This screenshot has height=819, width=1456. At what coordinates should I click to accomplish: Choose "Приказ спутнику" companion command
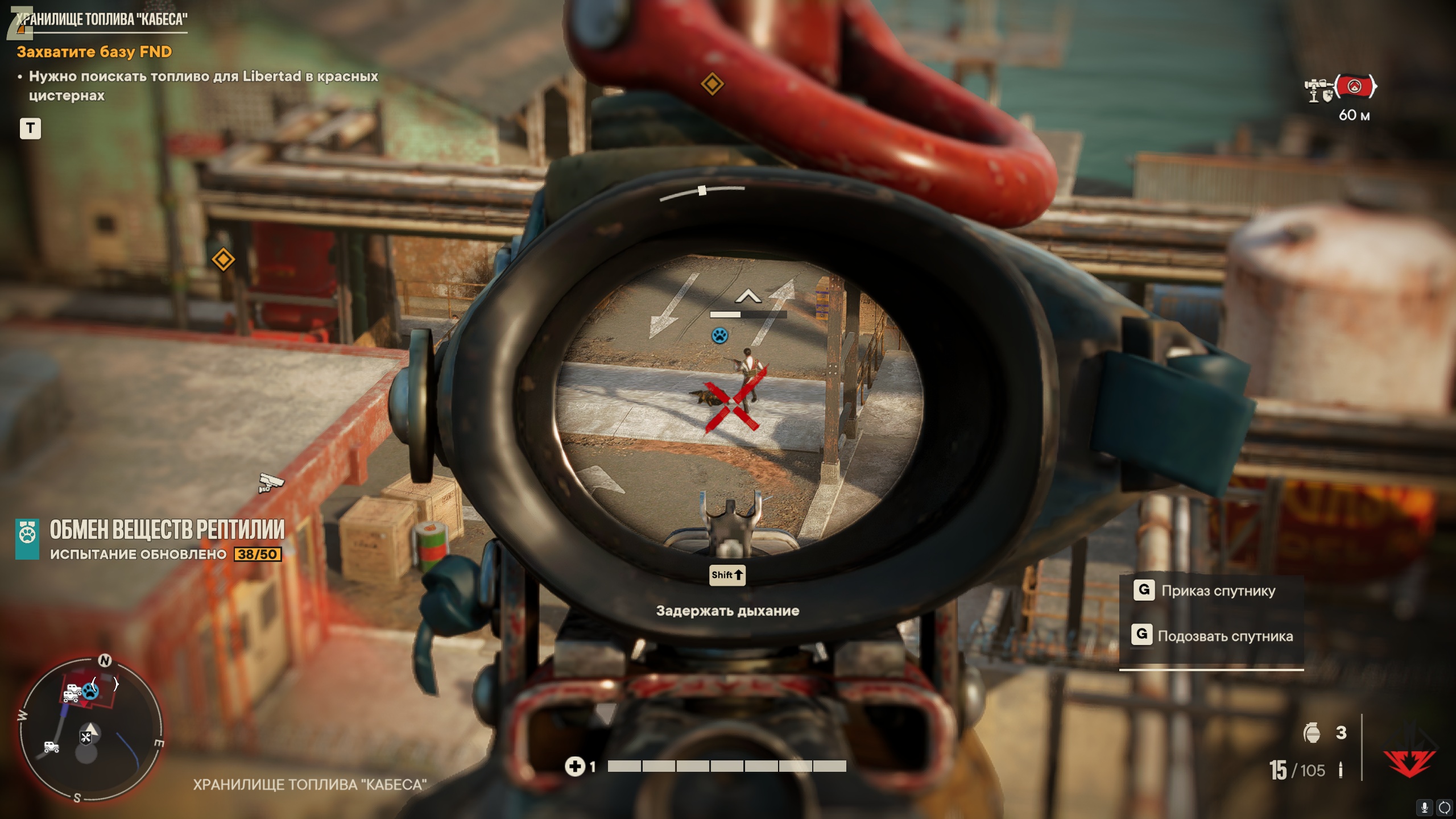[x=1218, y=591]
